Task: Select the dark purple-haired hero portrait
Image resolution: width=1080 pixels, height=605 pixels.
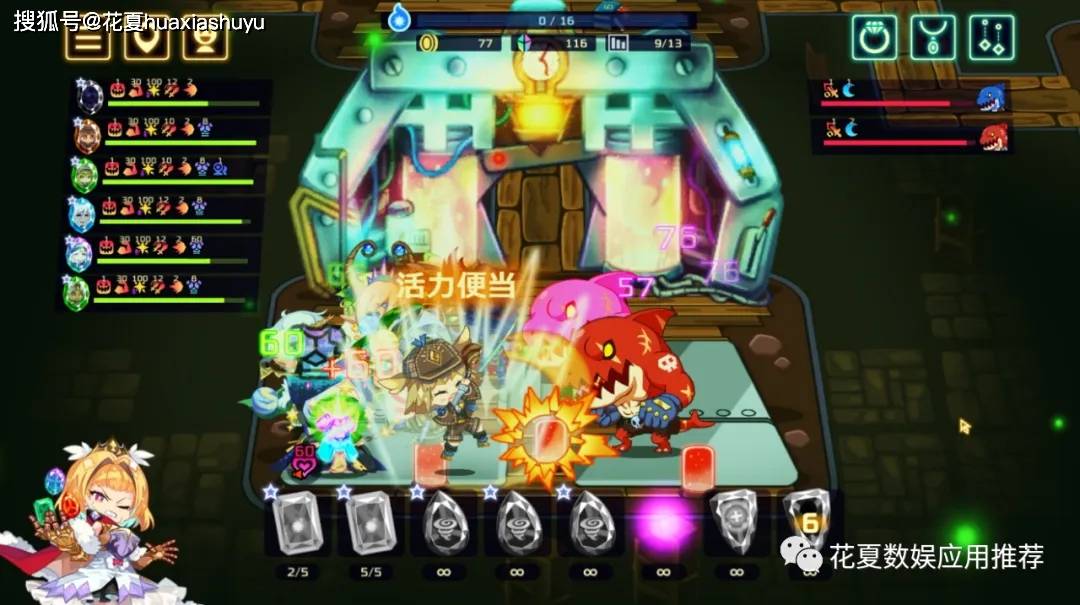Action: point(89,97)
